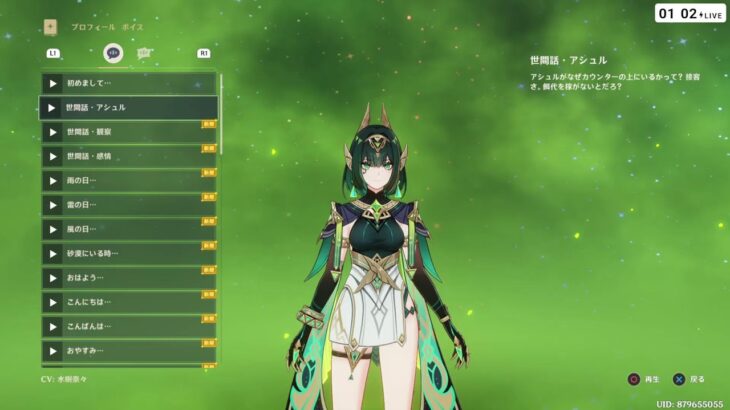Click the voice list scrollbar

pos(221,112)
